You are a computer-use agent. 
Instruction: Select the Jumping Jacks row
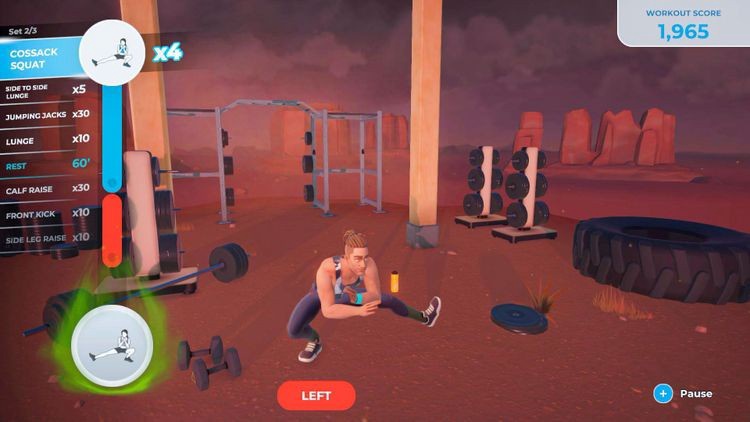(x=45, y=116)
